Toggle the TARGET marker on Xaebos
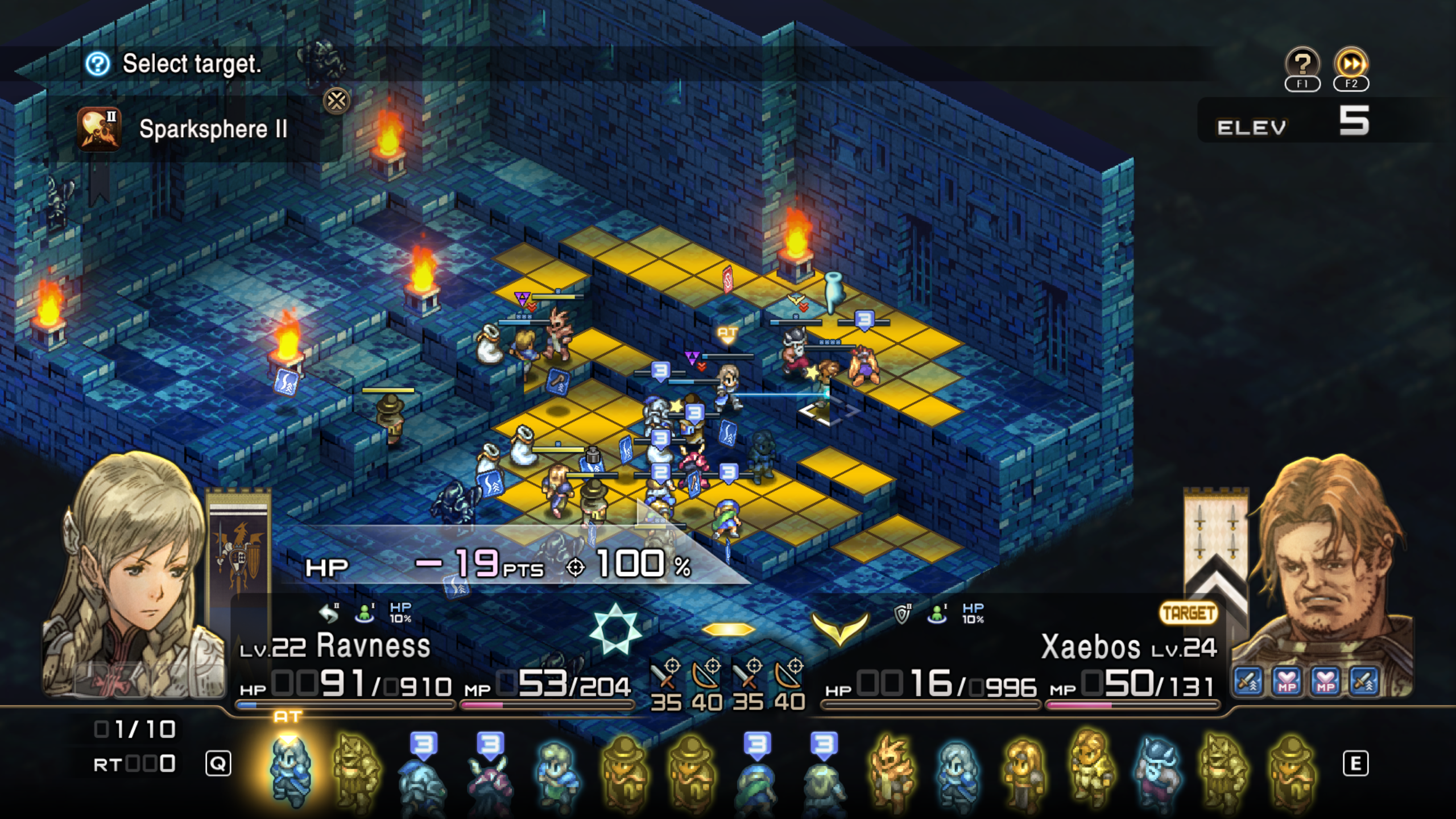Viewport: 1456px width, 819px height. click(1189, 614)
